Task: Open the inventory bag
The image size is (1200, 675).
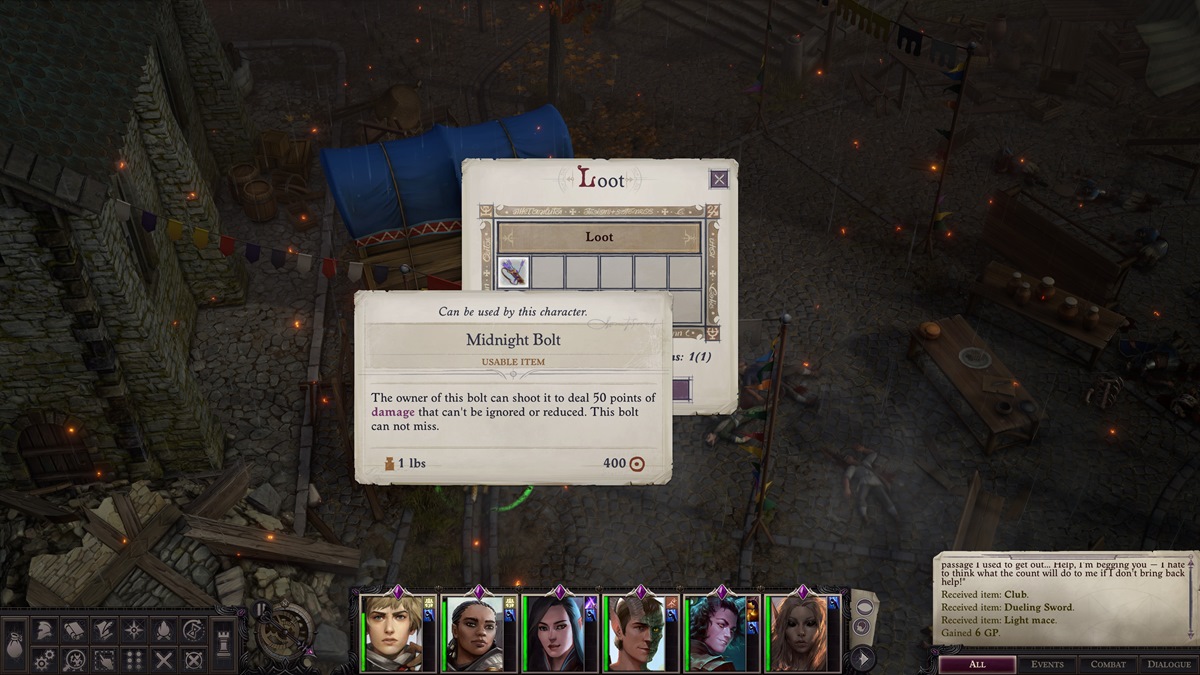Action: (15, 640)
